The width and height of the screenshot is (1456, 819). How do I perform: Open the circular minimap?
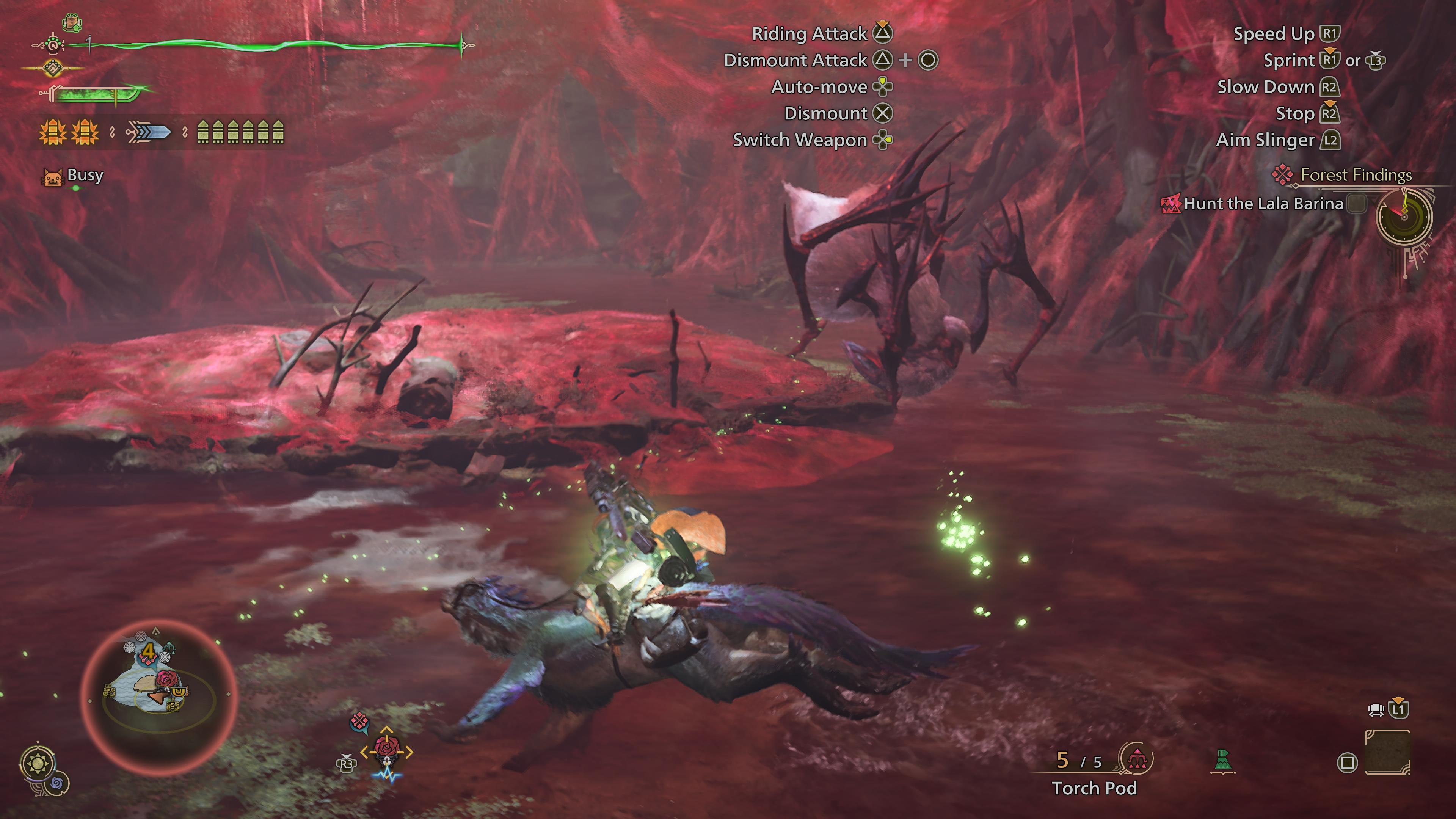[158, 696]
